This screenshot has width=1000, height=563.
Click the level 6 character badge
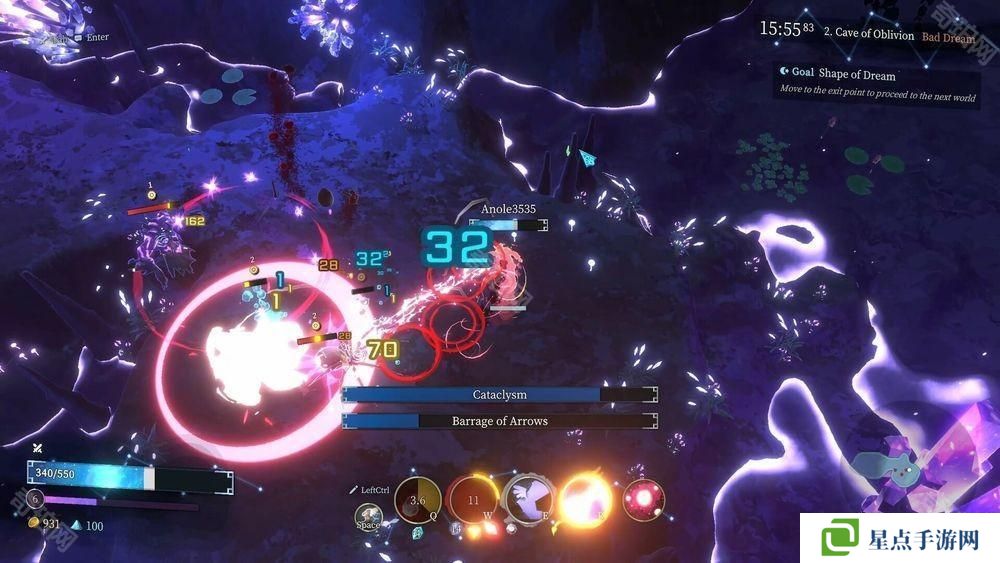[x=35, y=499]
